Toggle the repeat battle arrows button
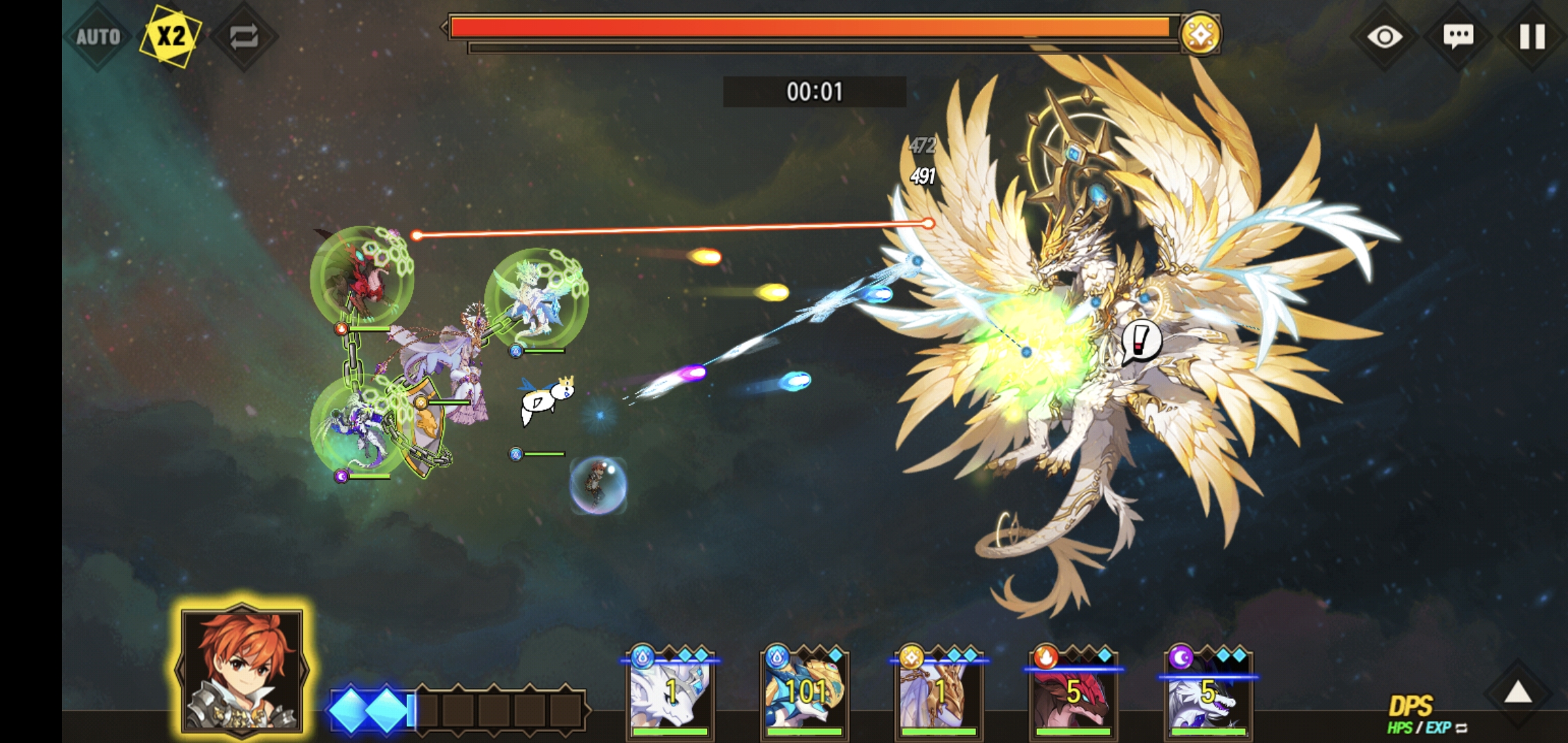 (244, 36)
